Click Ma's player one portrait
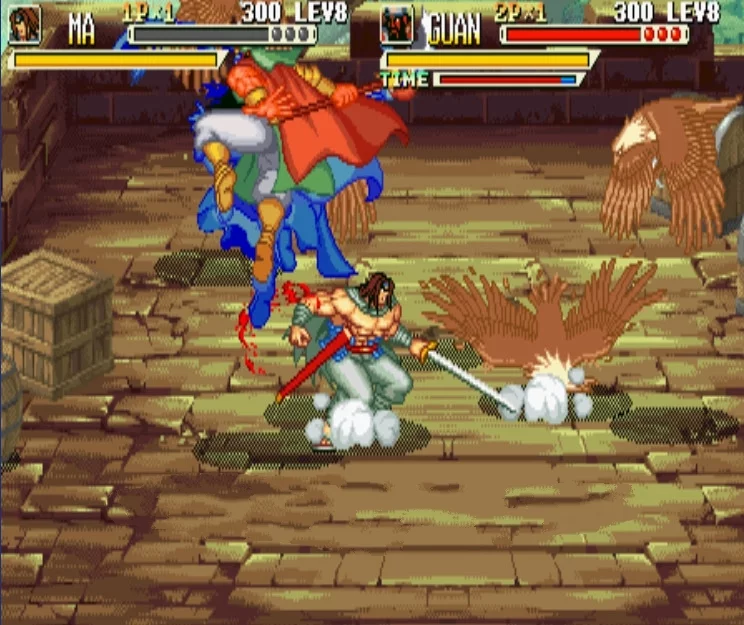The width and height of the screenshot is (744, 625). [25, 25]
